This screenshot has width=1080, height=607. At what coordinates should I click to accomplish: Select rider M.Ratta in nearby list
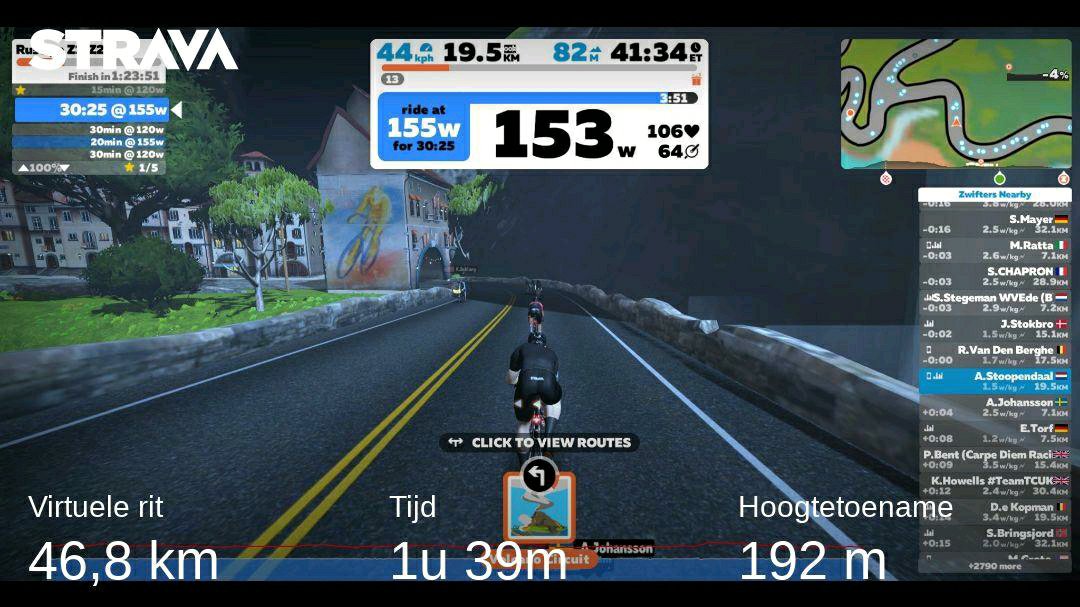tap(994, 250)
